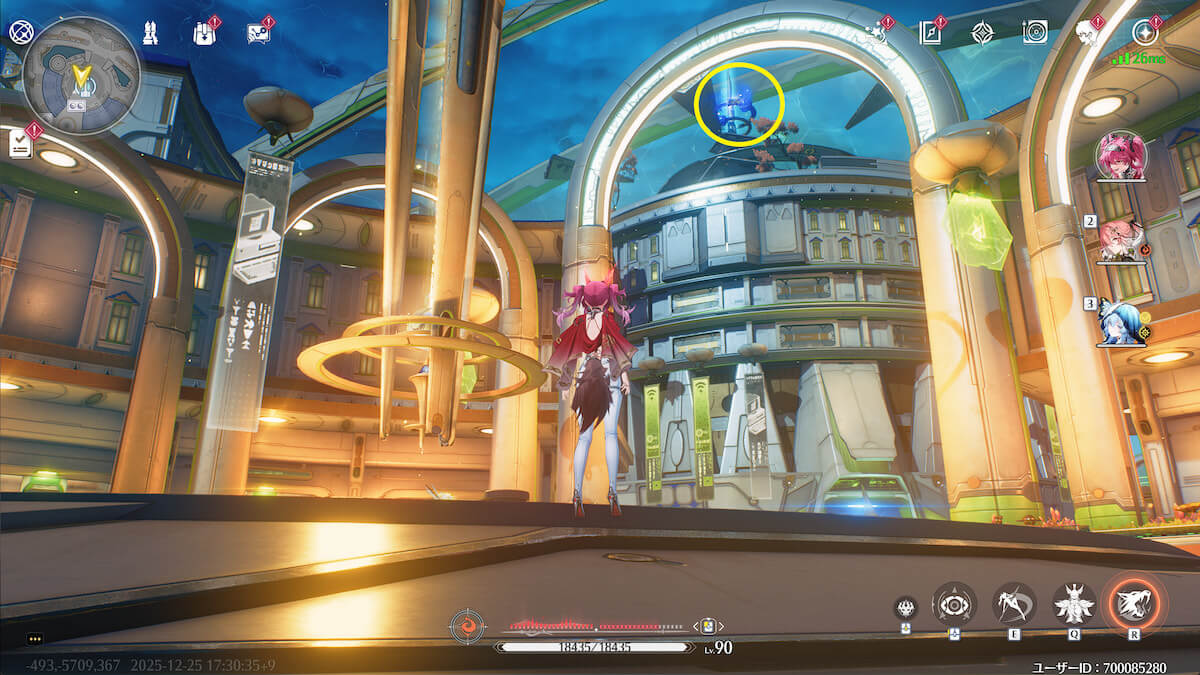Viewport: 1200px width, 675px height.
Task: Open the character head profile icon
Action: click(x=1088, y=32)
